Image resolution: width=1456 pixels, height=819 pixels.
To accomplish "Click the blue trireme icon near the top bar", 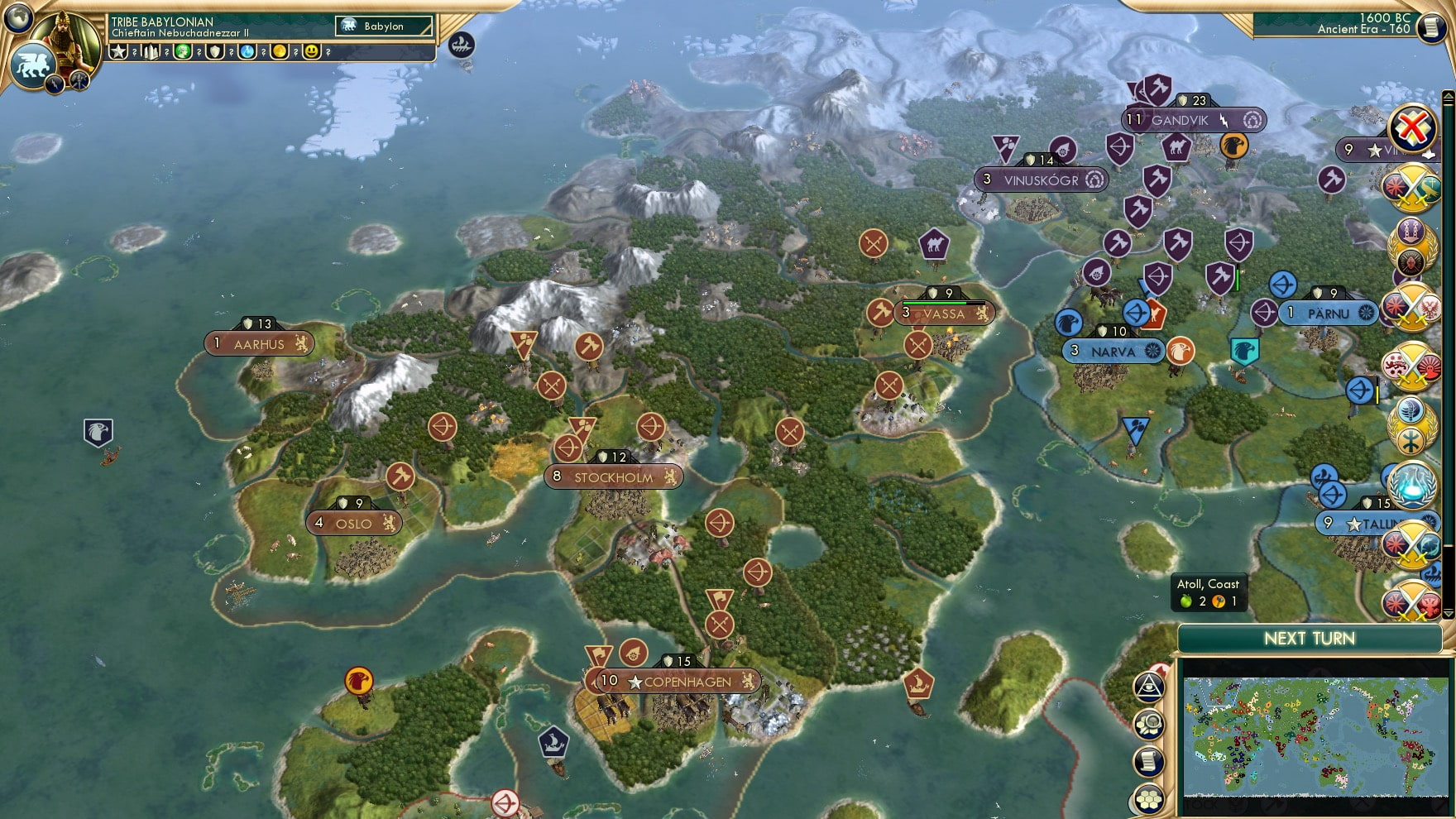I will (x=460, y=43).
